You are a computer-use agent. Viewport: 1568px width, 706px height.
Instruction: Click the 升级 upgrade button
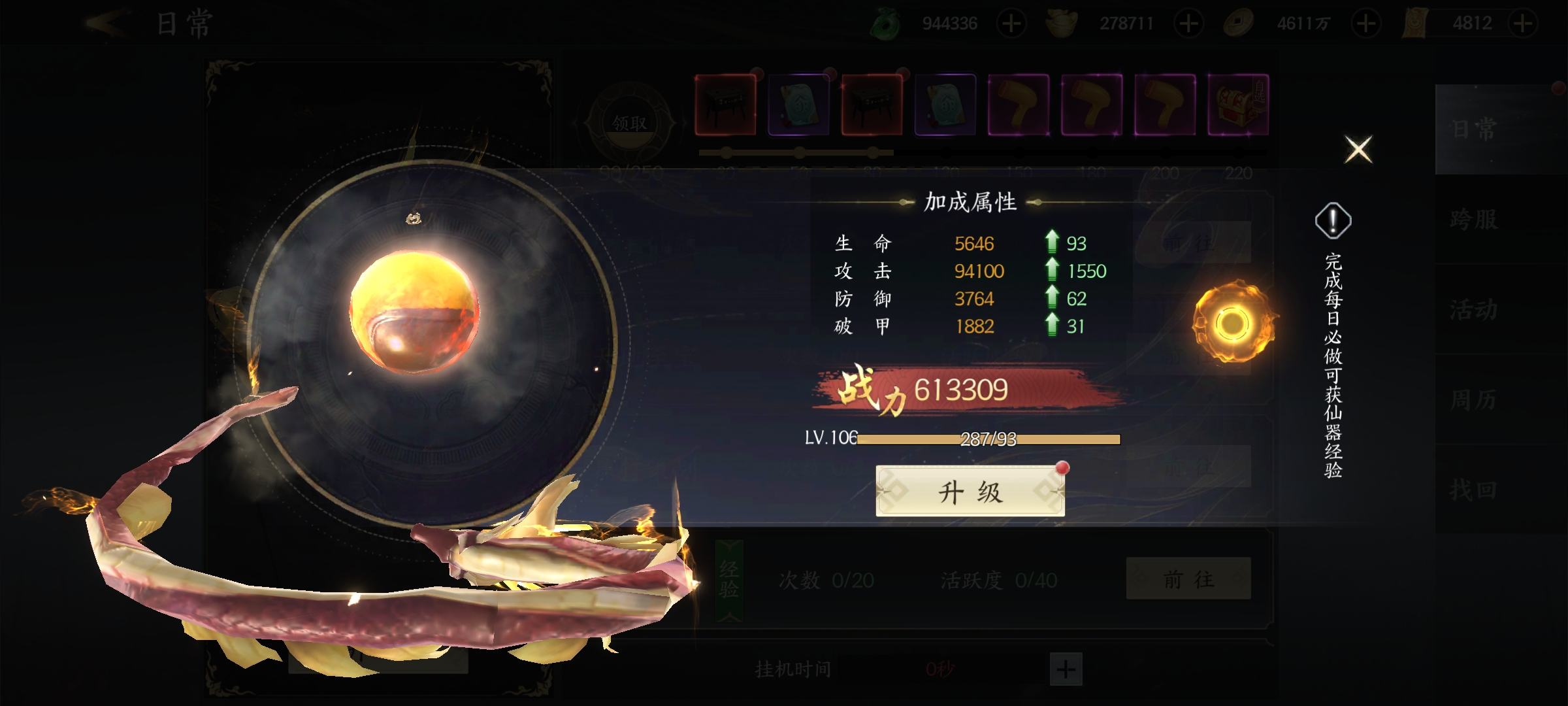click(970, 492)
